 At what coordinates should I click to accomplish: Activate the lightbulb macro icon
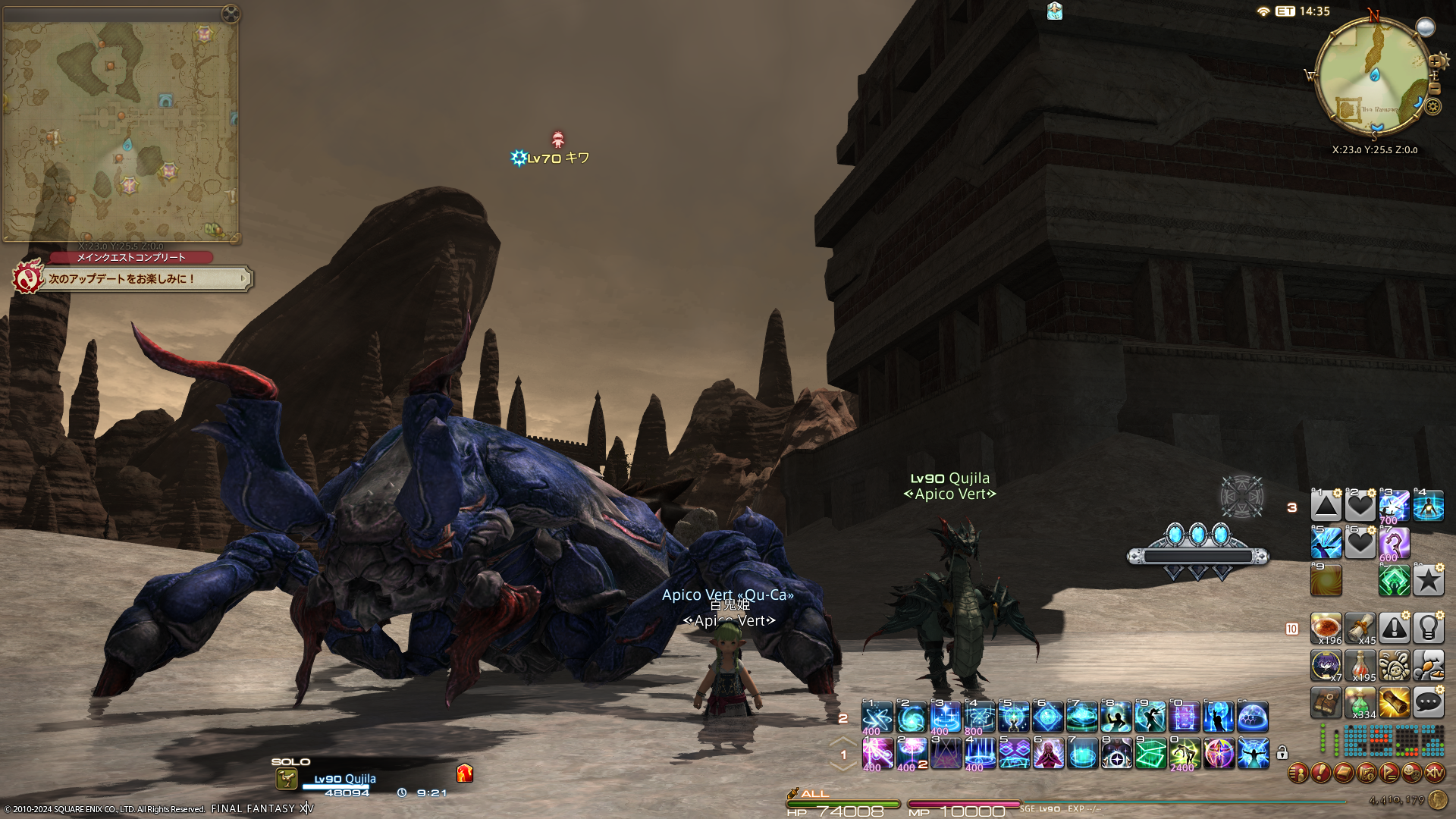point(1428,628)
